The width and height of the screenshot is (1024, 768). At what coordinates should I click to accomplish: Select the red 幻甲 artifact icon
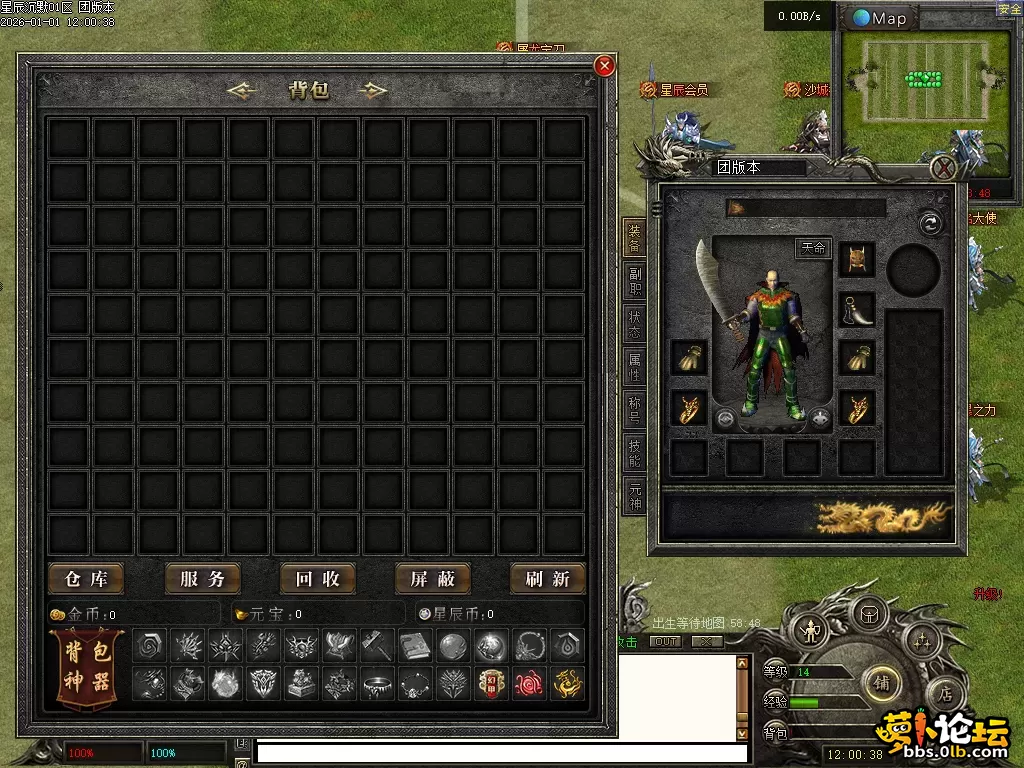click(x=489, y=683)
